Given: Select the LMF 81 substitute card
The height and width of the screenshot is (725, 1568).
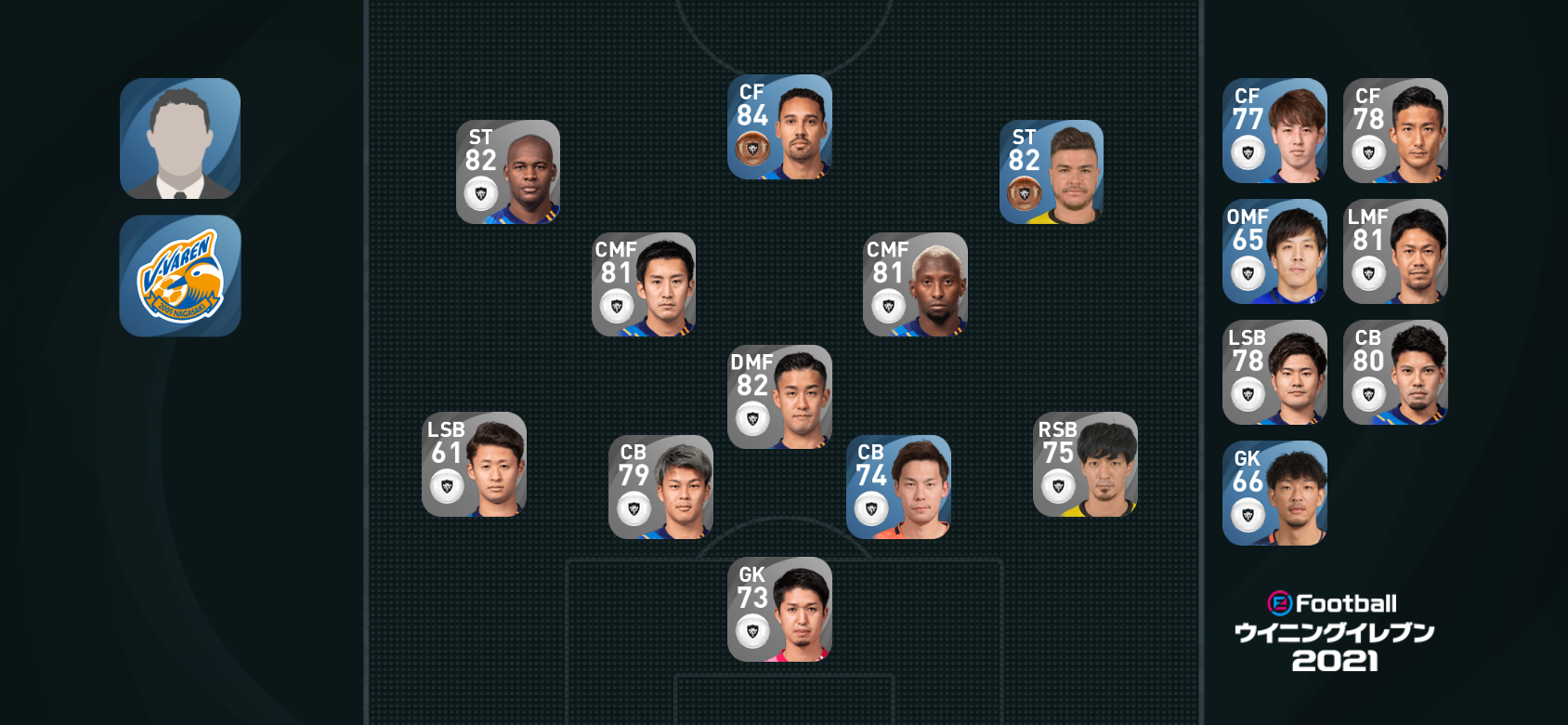Looking at the screenshot, I should click(1395, 252).
